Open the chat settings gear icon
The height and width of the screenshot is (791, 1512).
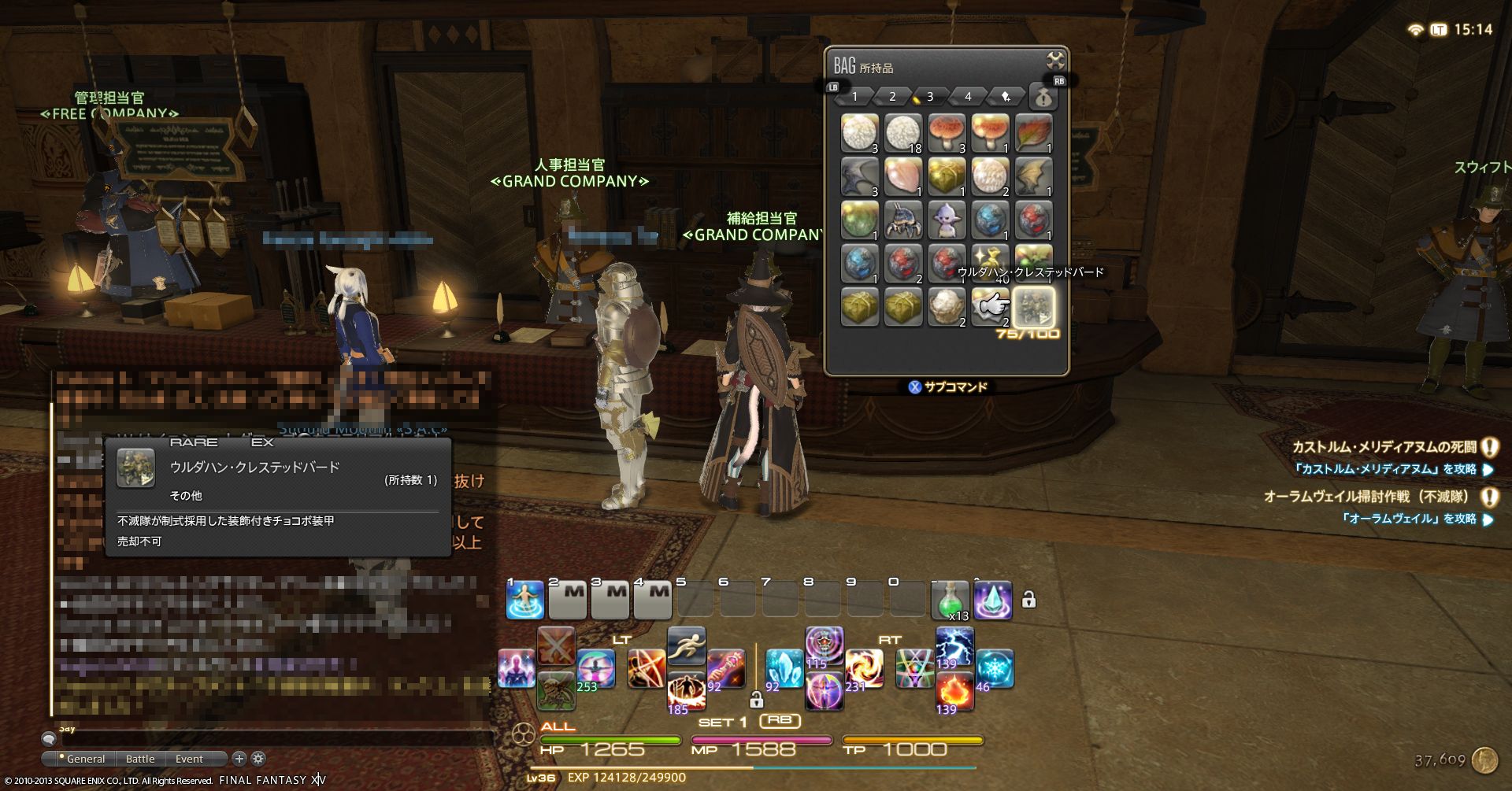pyautogui.click(x=258, y=758)
